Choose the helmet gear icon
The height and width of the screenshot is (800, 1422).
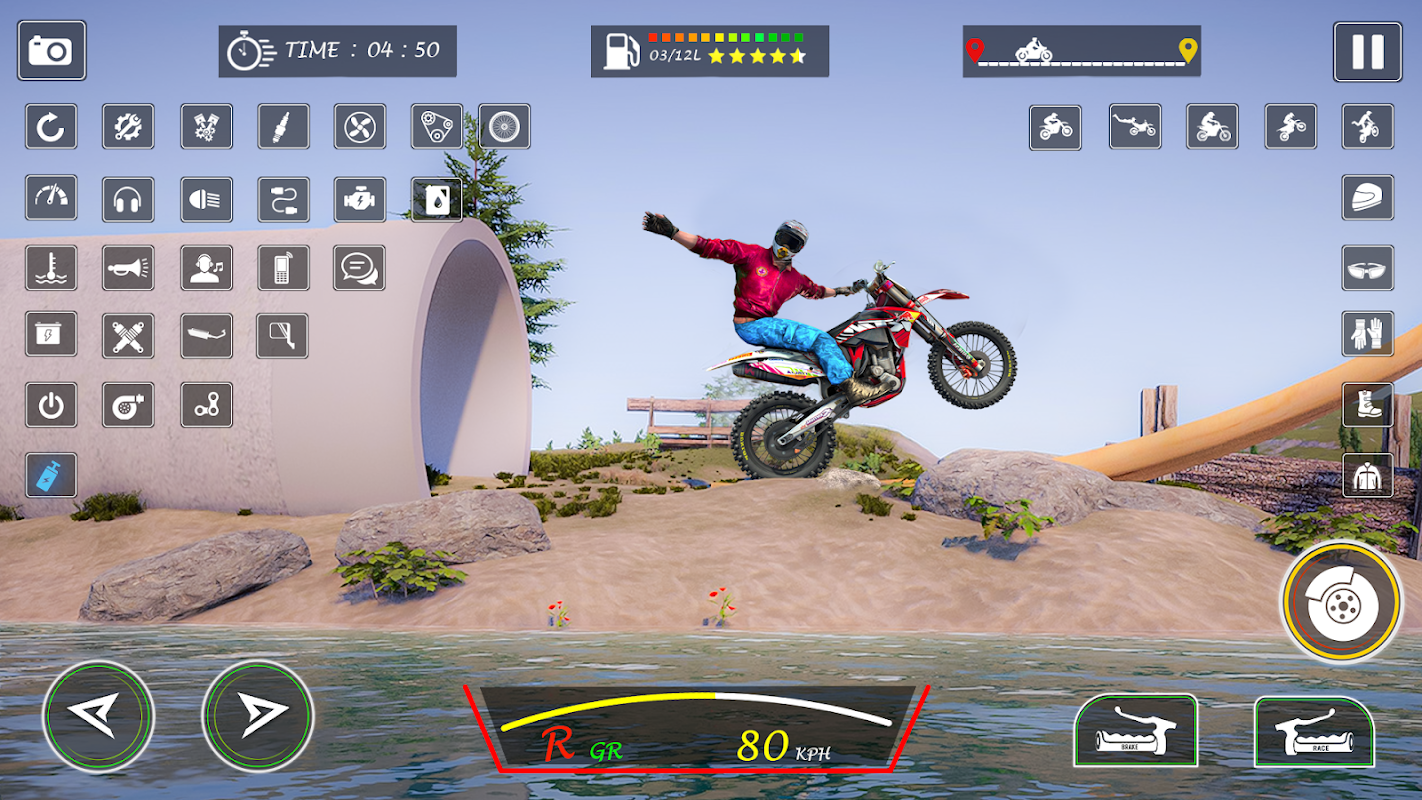pos(1367,197)
